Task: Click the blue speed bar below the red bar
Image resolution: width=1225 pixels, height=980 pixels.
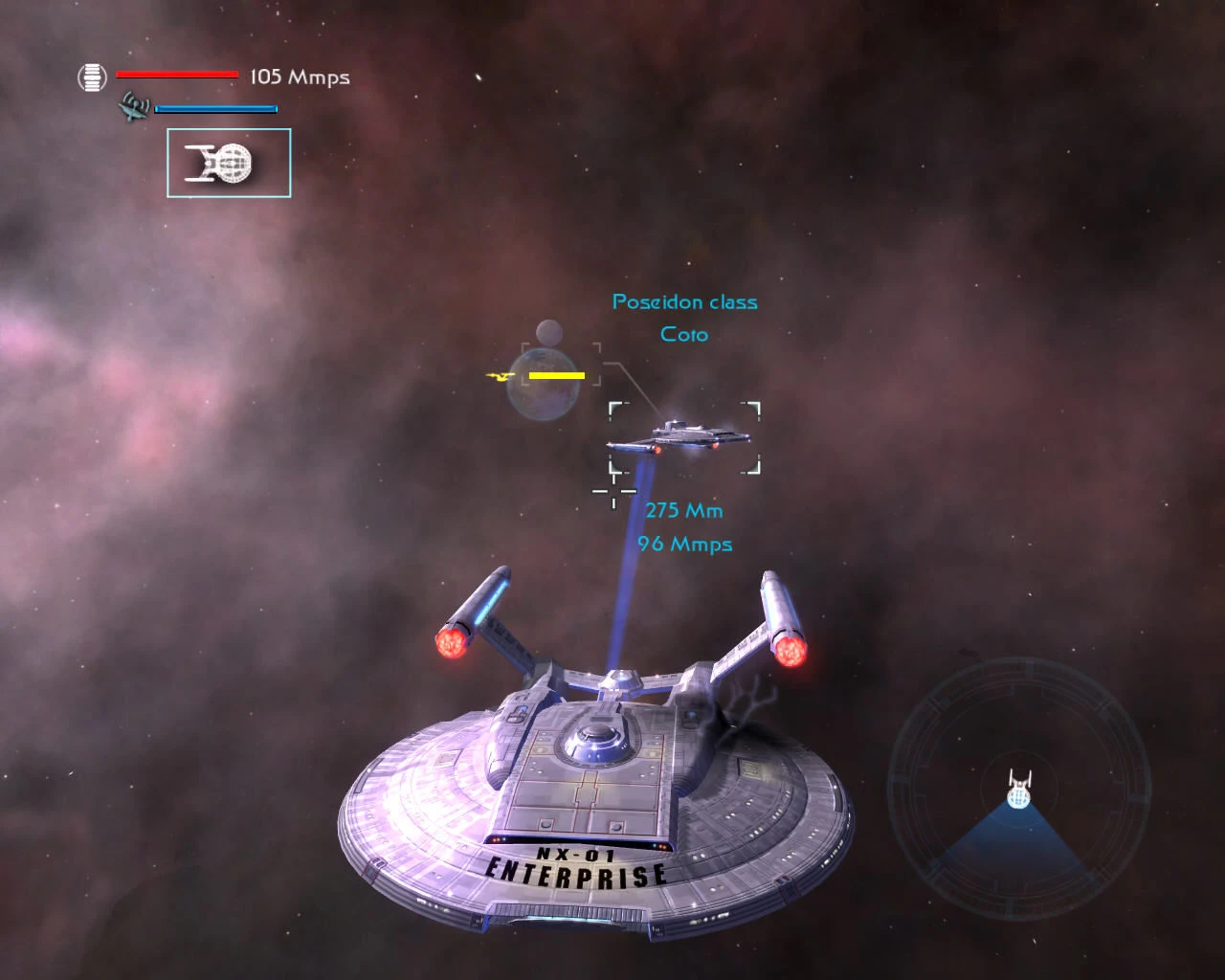Action: [x=216, y=108]
